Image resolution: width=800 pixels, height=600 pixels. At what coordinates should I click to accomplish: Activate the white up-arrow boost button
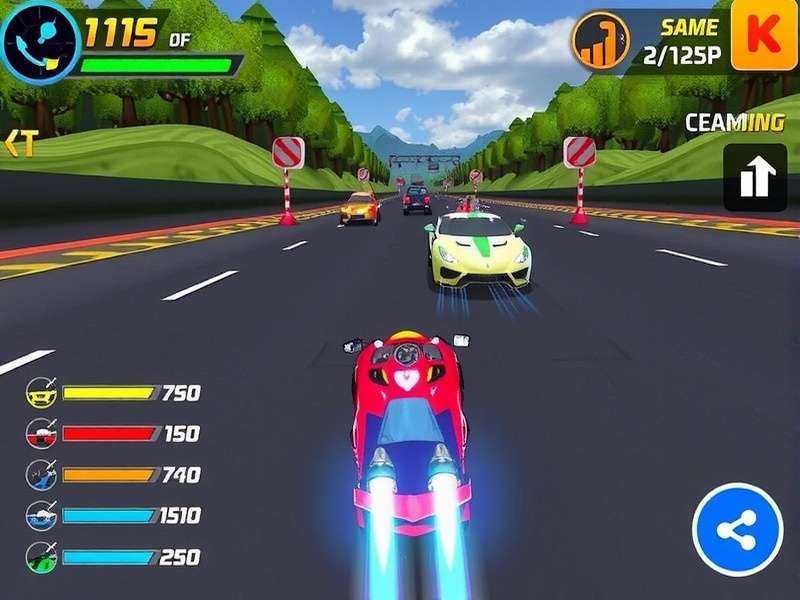point(755,177)
